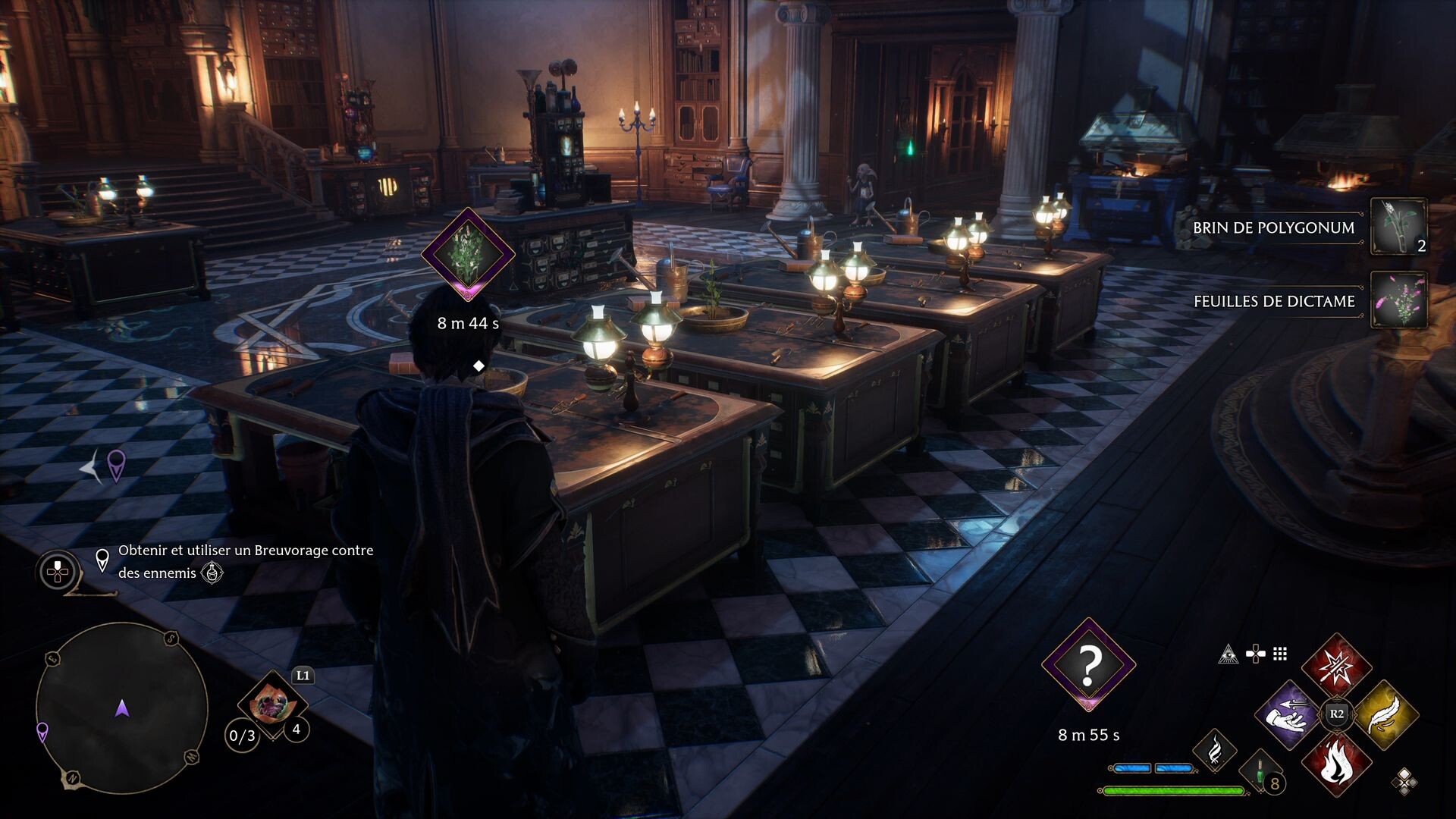Viewport: 1456px width, 819px height.
Task: Click the 0/3 collection counter badge
Action: click(243, 736)
